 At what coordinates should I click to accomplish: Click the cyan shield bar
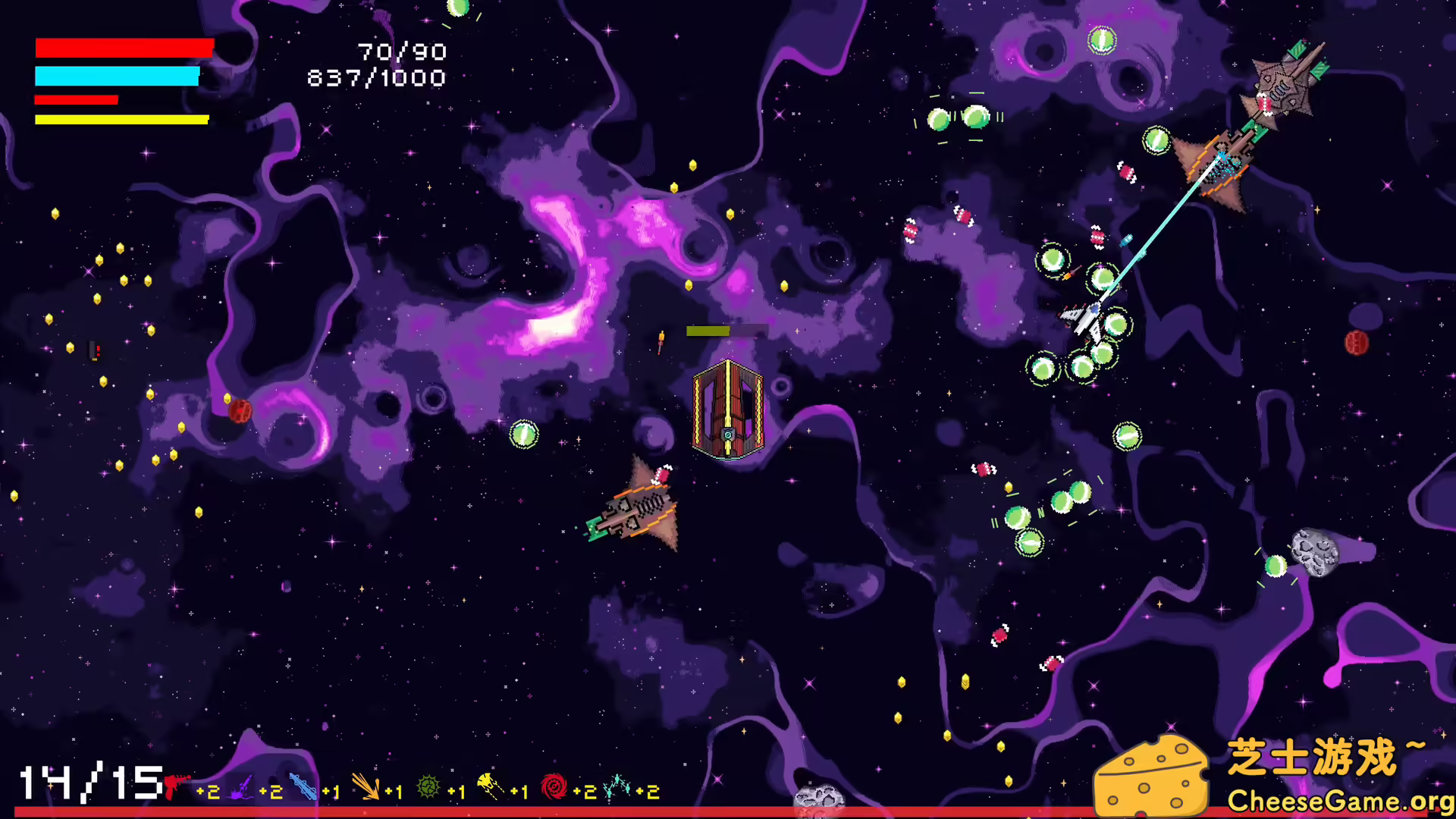[116, 76]
